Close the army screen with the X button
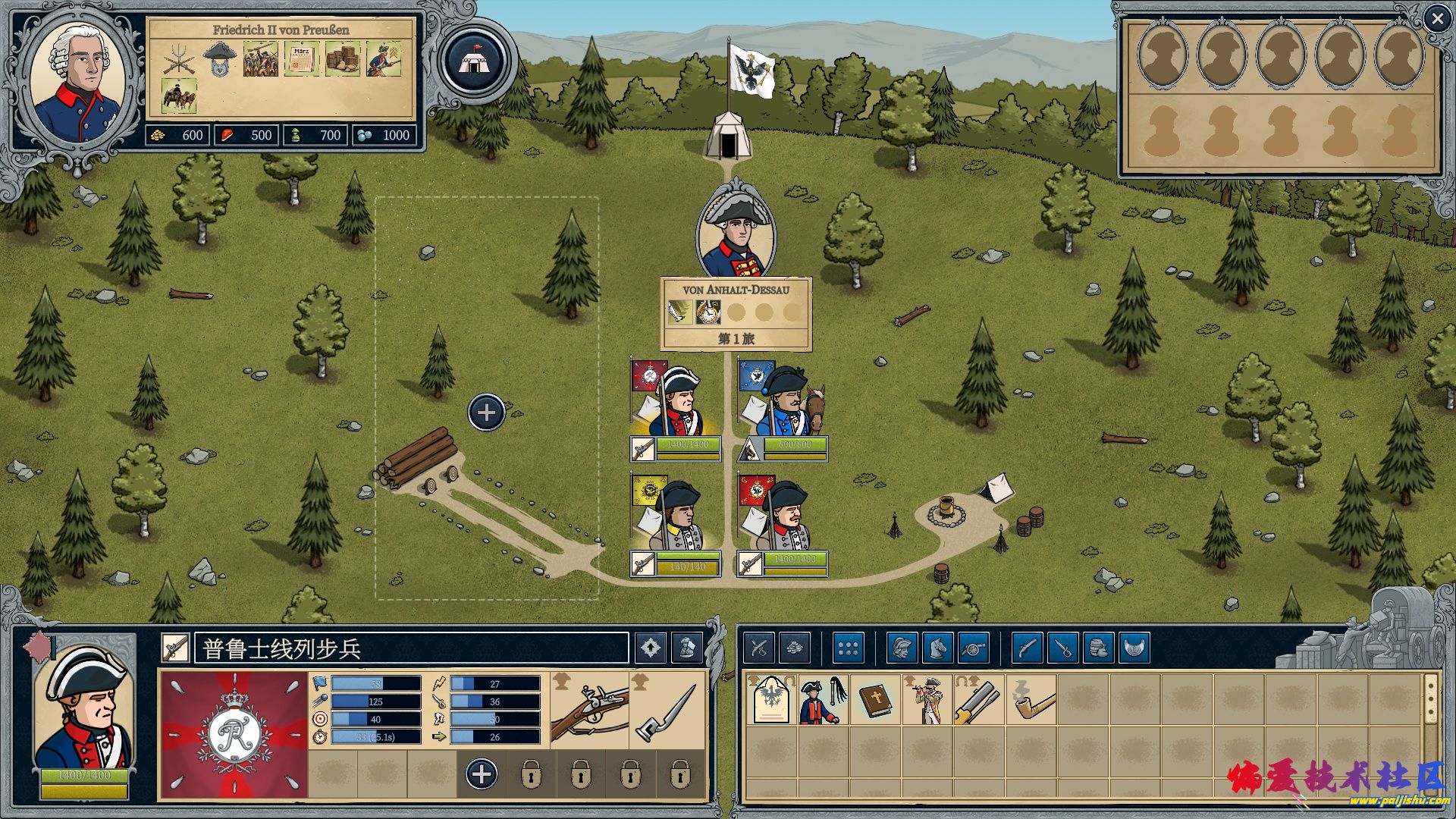 coord(1436,19)
